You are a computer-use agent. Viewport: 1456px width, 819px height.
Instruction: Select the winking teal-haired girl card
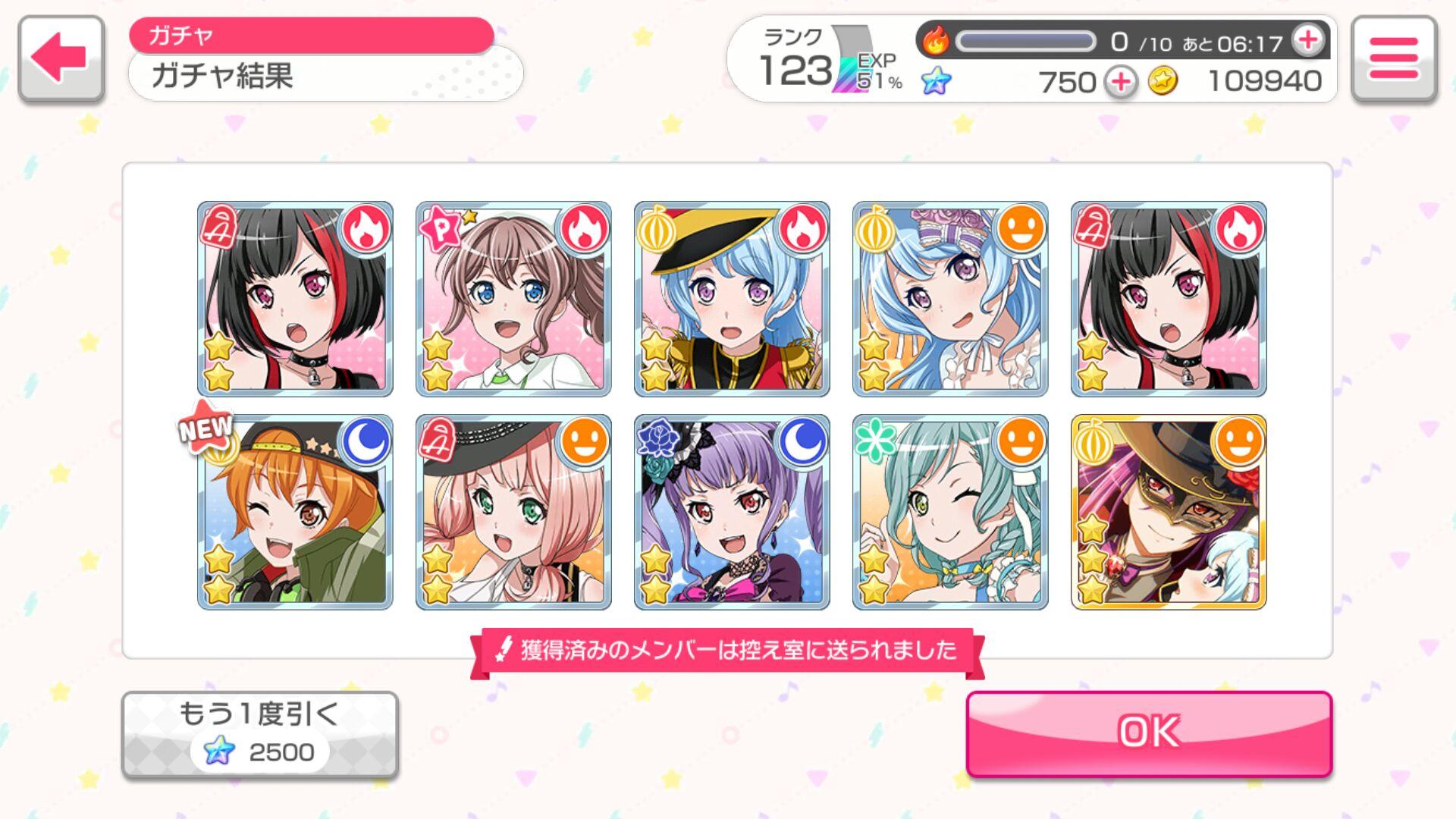[950, 512]
